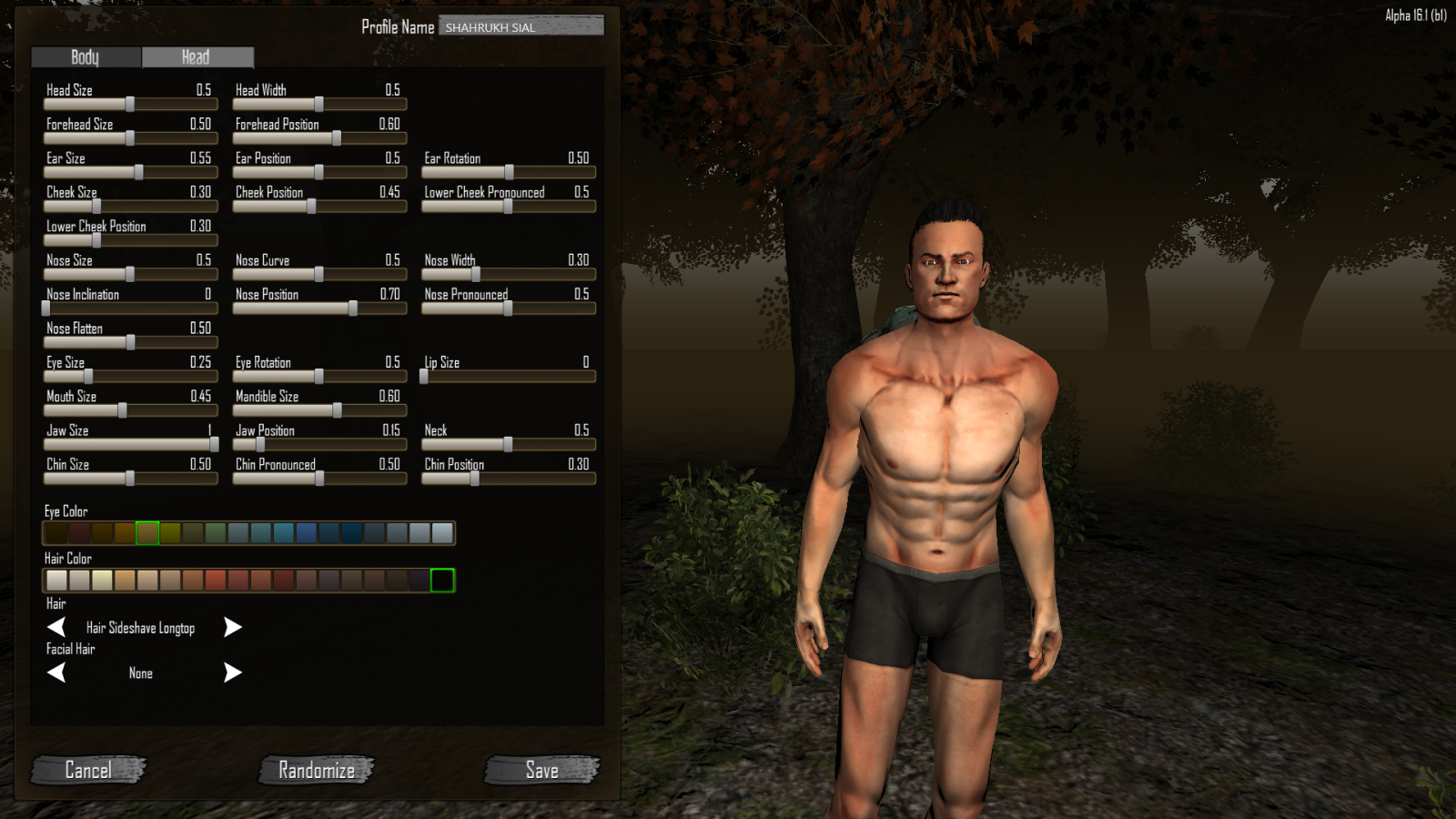Click the left arrow under Facial Hair
The width and height of the screenshot is (1456, 819).
[57, 672]
